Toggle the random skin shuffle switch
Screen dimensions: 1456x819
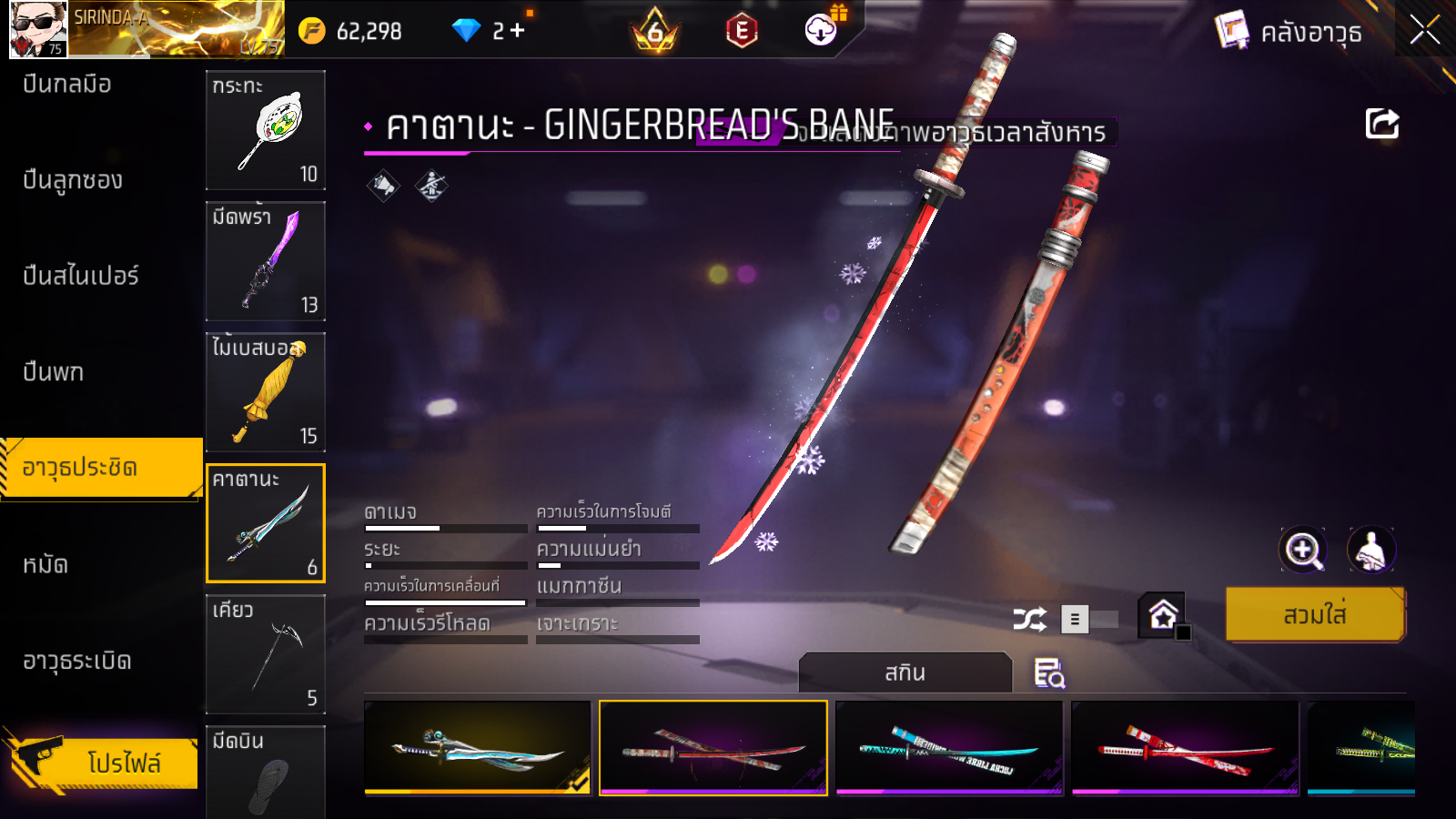pyautogui.click(x=1087, y=620)
